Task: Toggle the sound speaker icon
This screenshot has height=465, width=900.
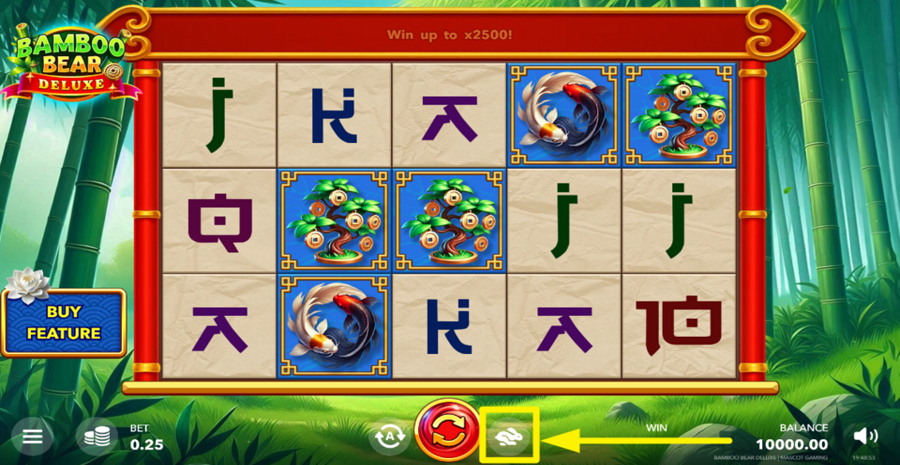Action: pyautogui.click(x=866, y=436)
